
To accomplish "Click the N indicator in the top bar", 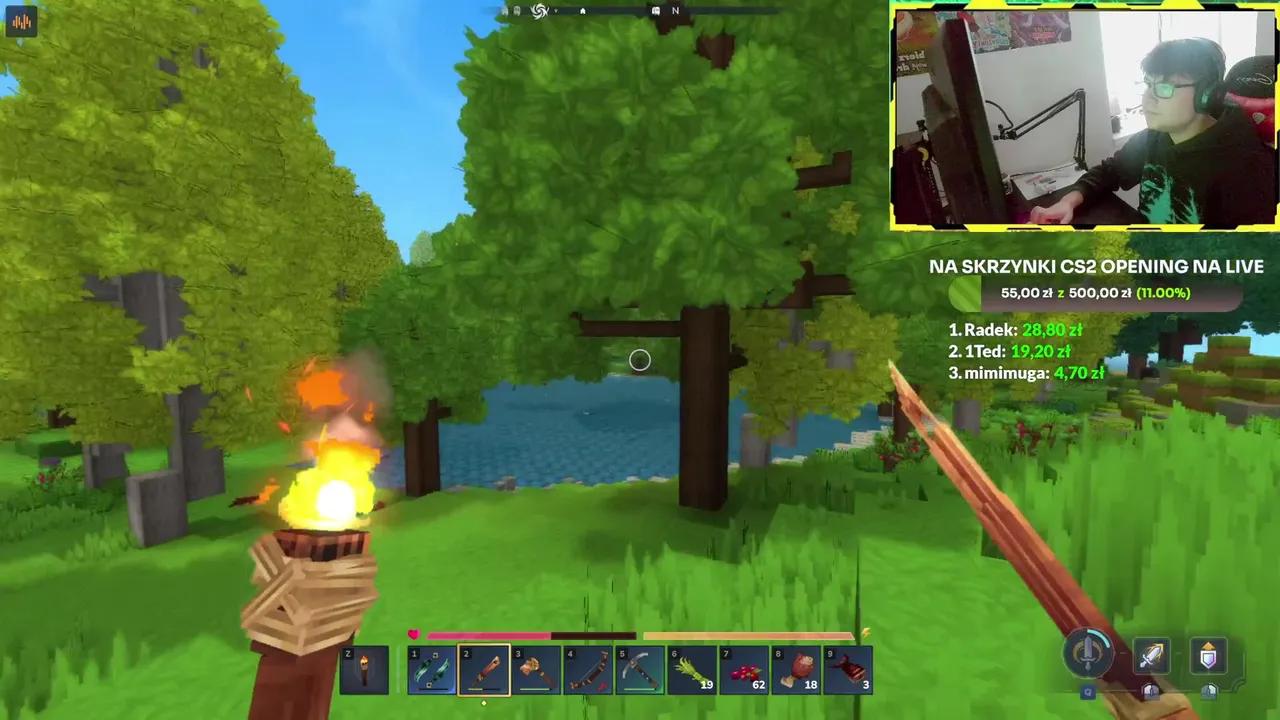I will click(675, 10).
